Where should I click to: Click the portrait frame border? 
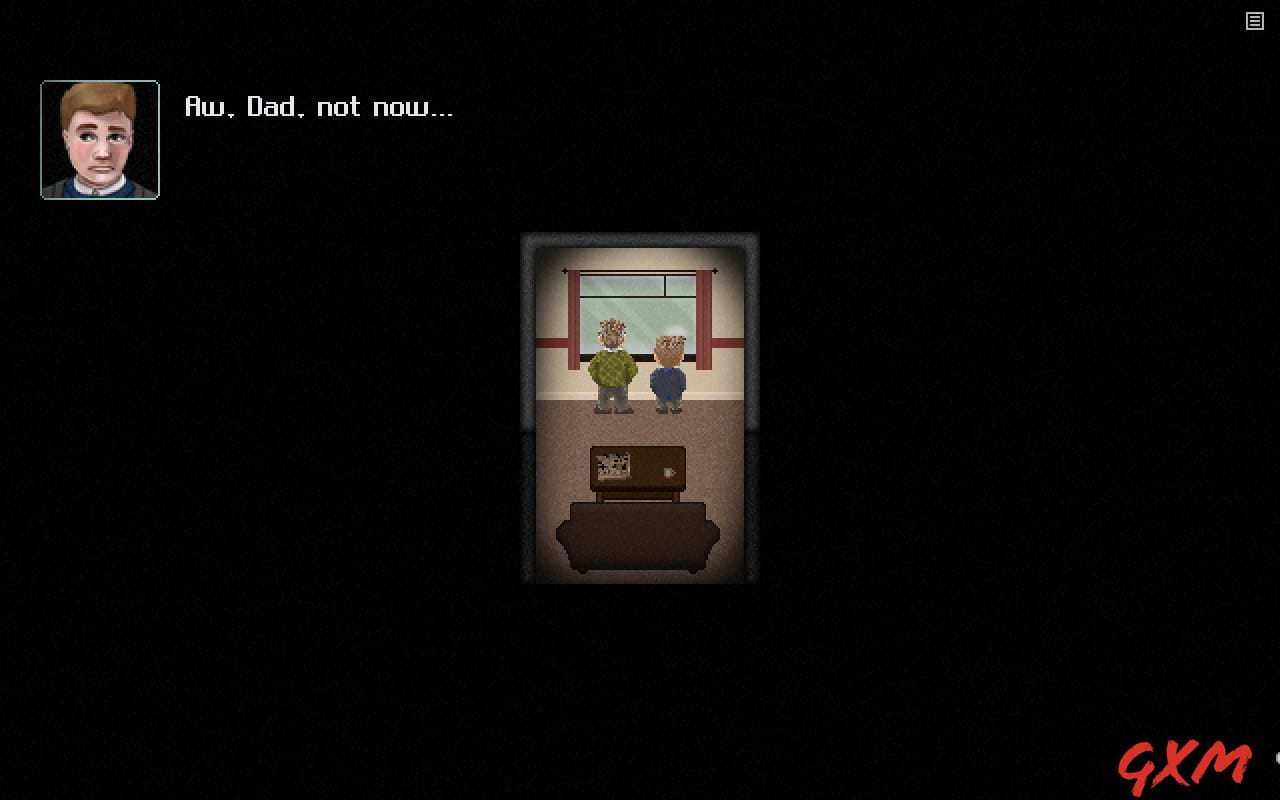coord(100,82)
